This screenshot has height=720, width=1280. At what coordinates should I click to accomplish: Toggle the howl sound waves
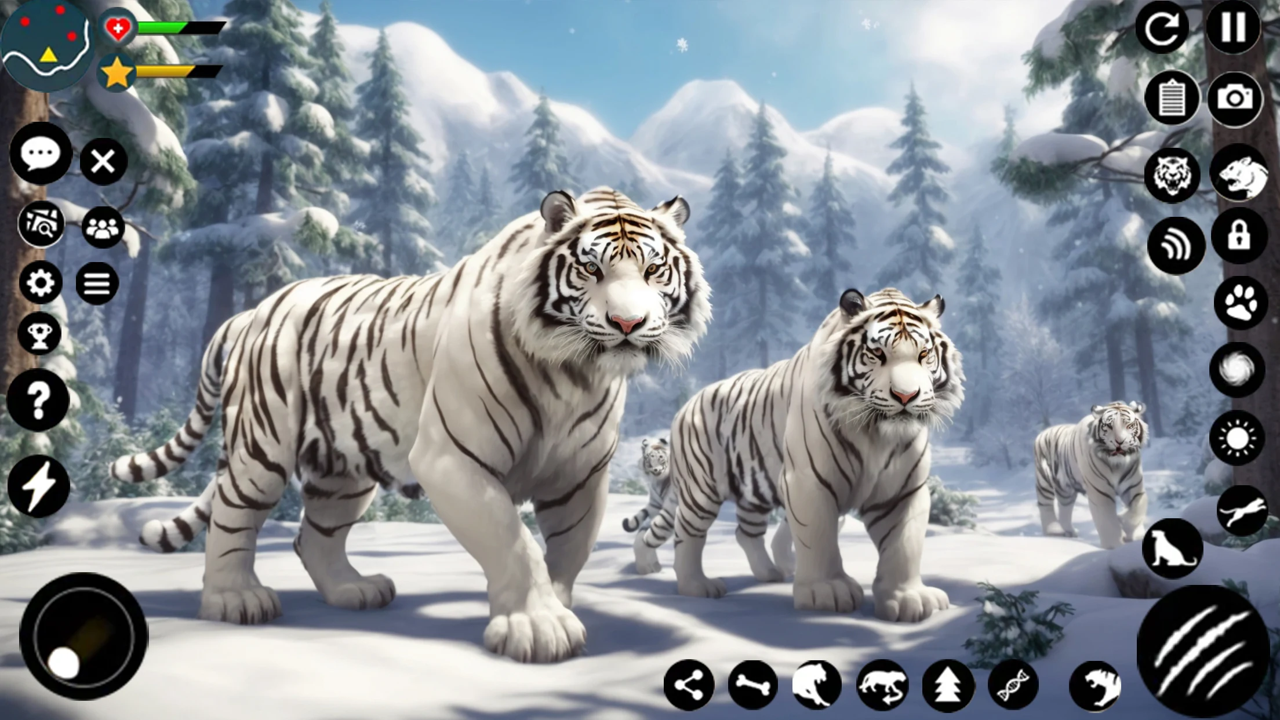[1176, 243]
